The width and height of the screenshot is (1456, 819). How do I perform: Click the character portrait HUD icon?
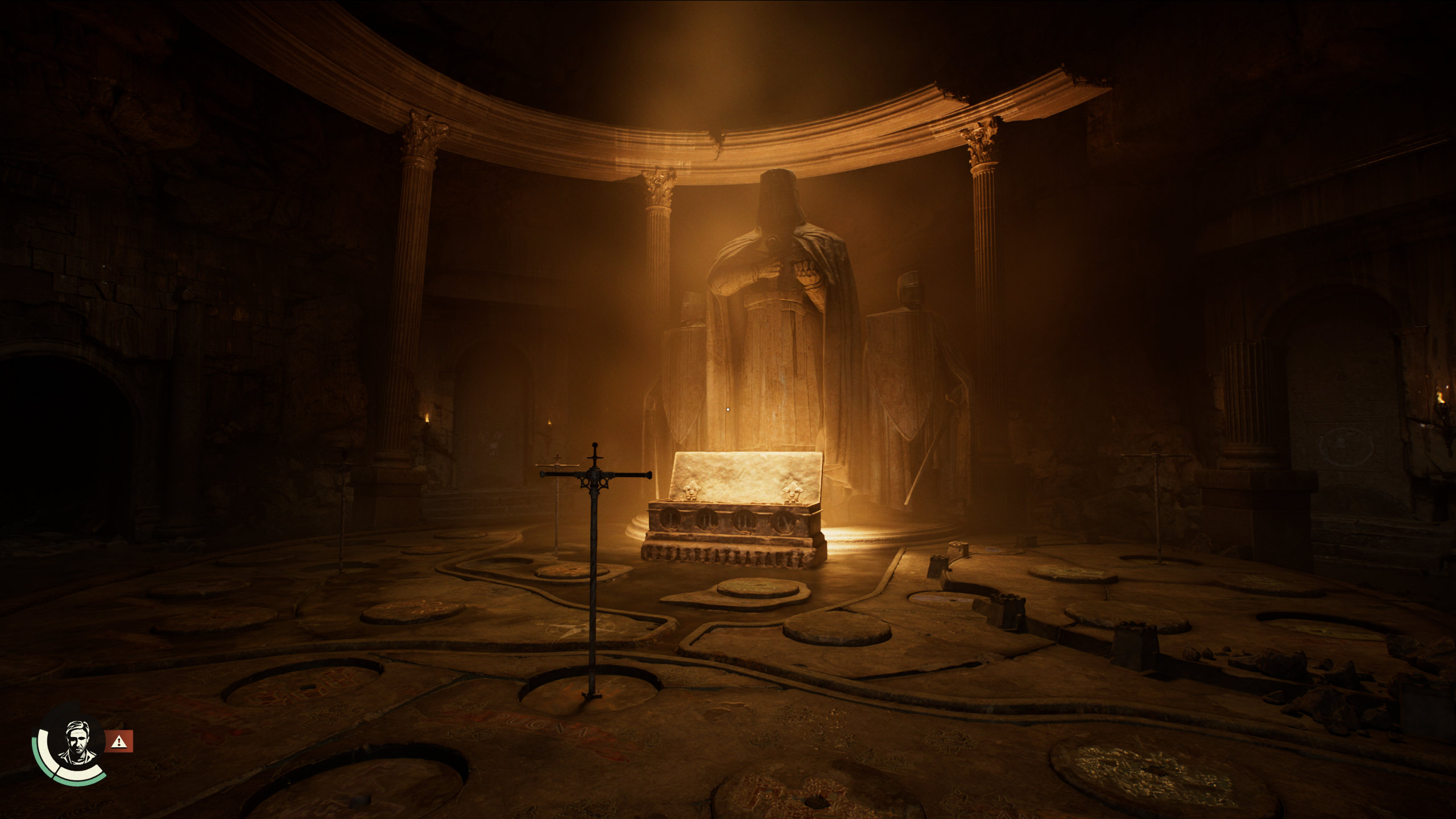75,743
